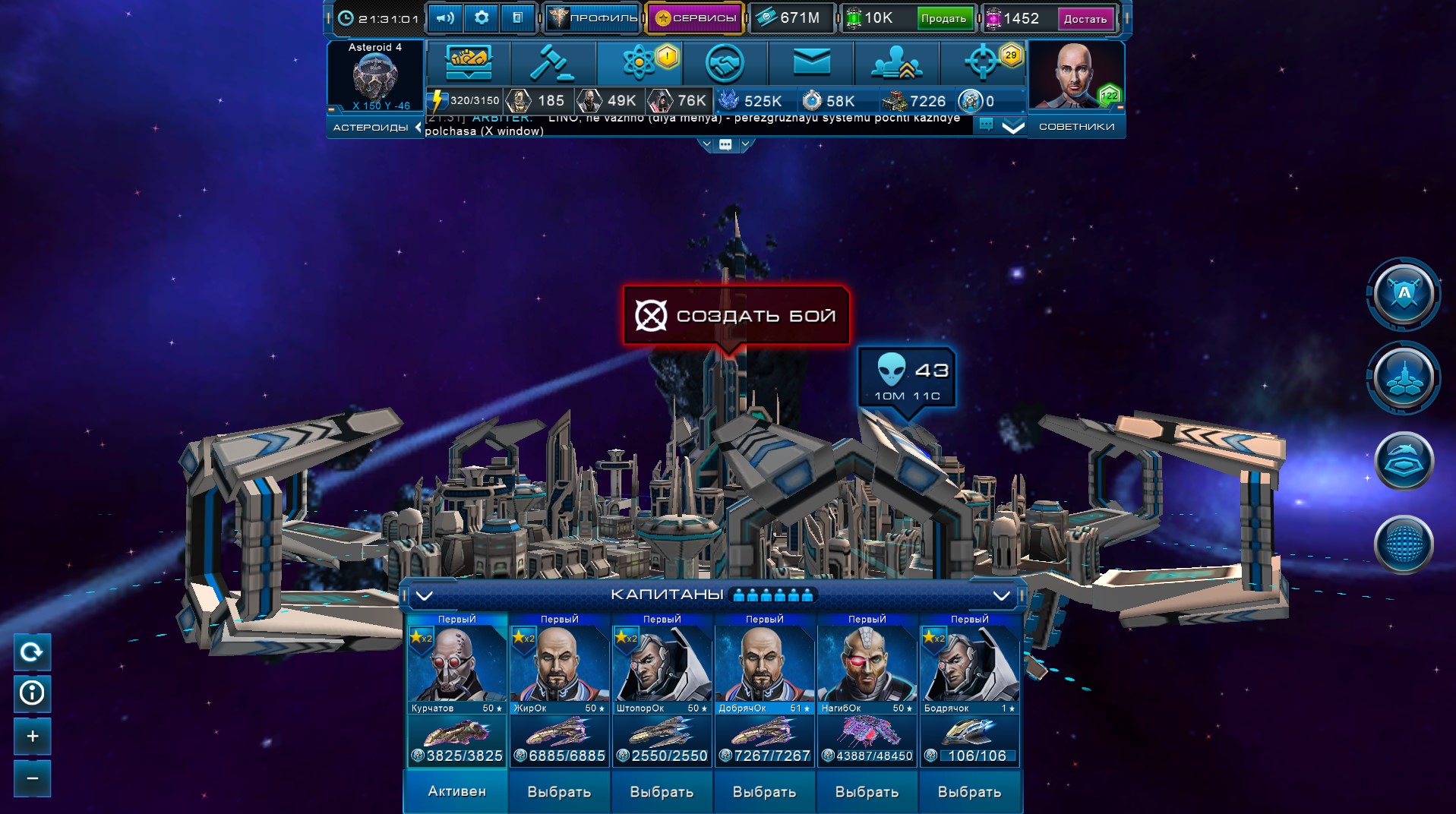
Task: Open the Профиль menu
Action: (593, 18)
